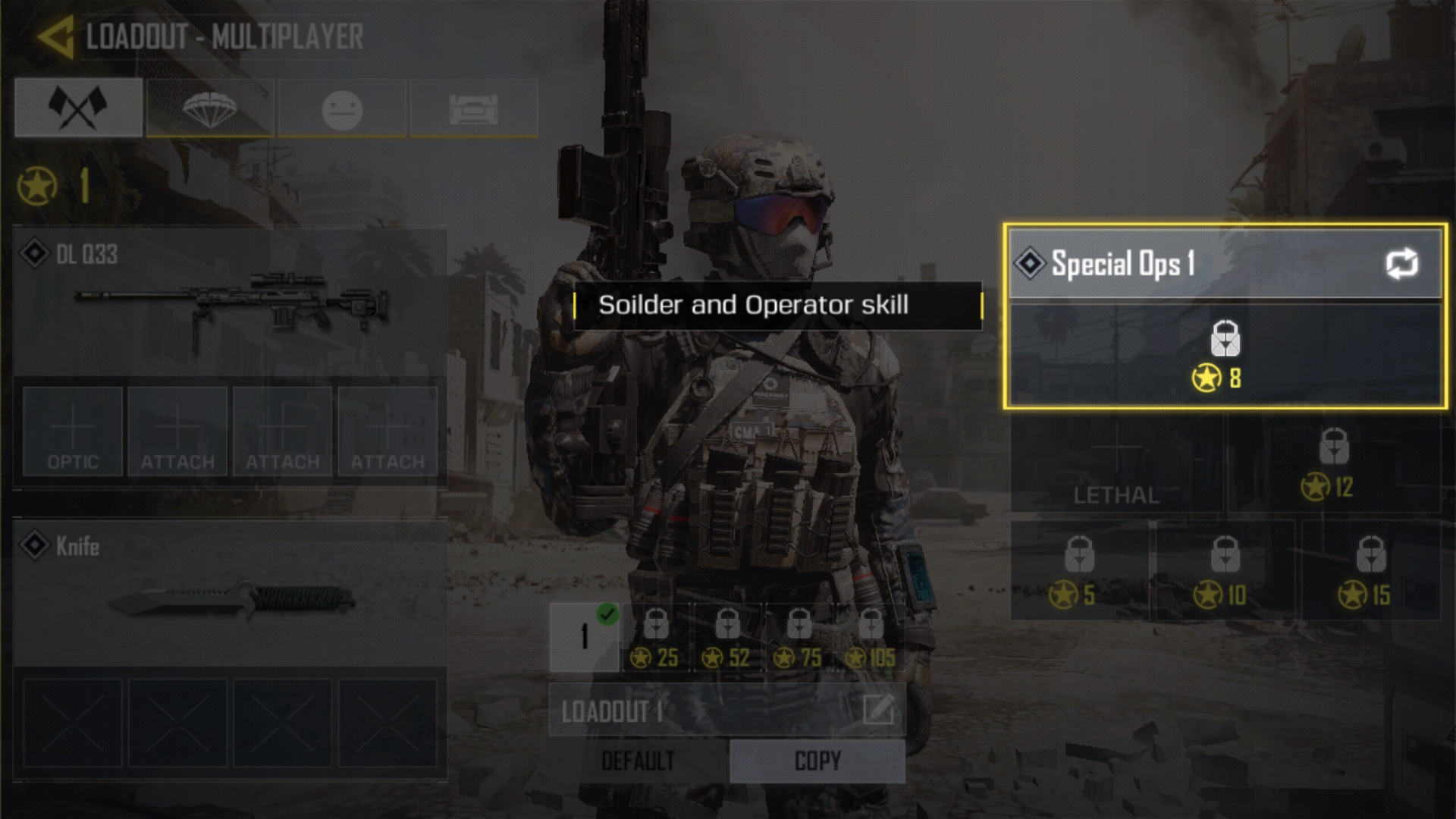The image size is (1456, 819).
Task: Select the locked perk requiring level 5
Action: 1078,570
